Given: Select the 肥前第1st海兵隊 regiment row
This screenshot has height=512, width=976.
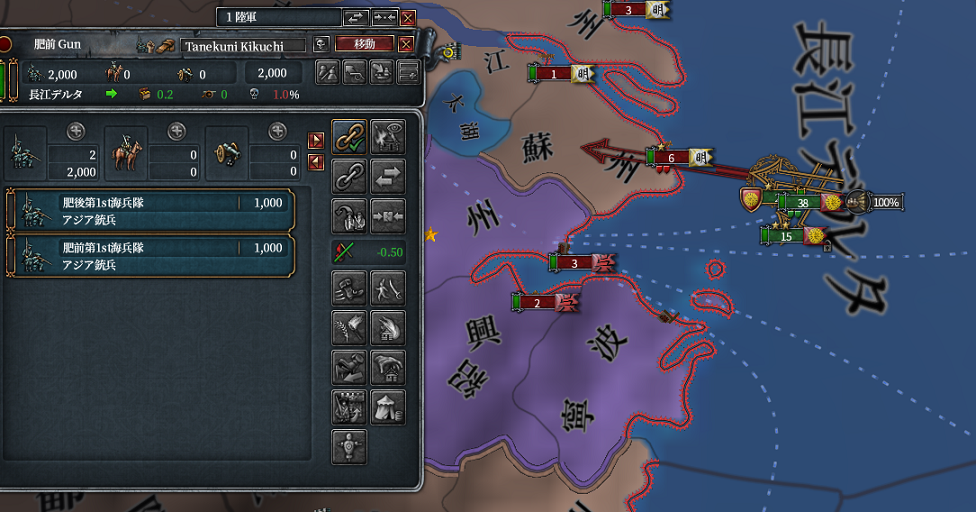Looking at the screenshot, I should [x=150, y=255].
